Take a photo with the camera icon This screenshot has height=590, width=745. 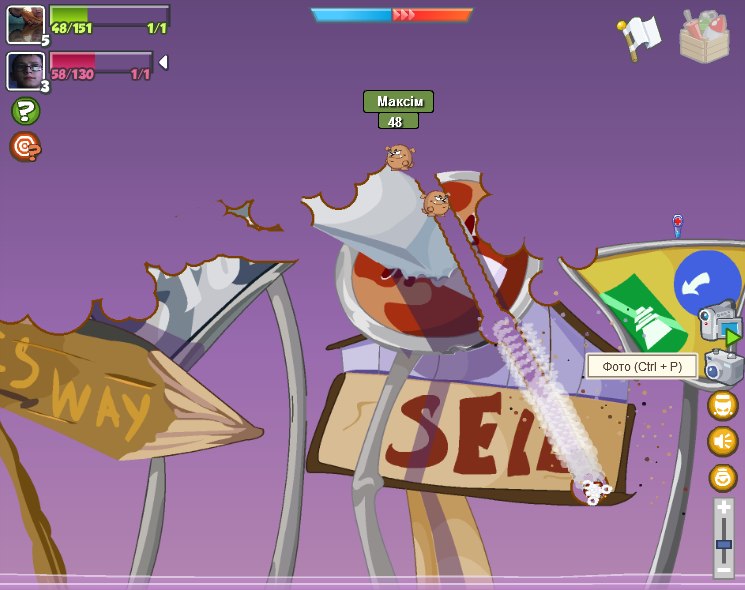click(723, 367)
